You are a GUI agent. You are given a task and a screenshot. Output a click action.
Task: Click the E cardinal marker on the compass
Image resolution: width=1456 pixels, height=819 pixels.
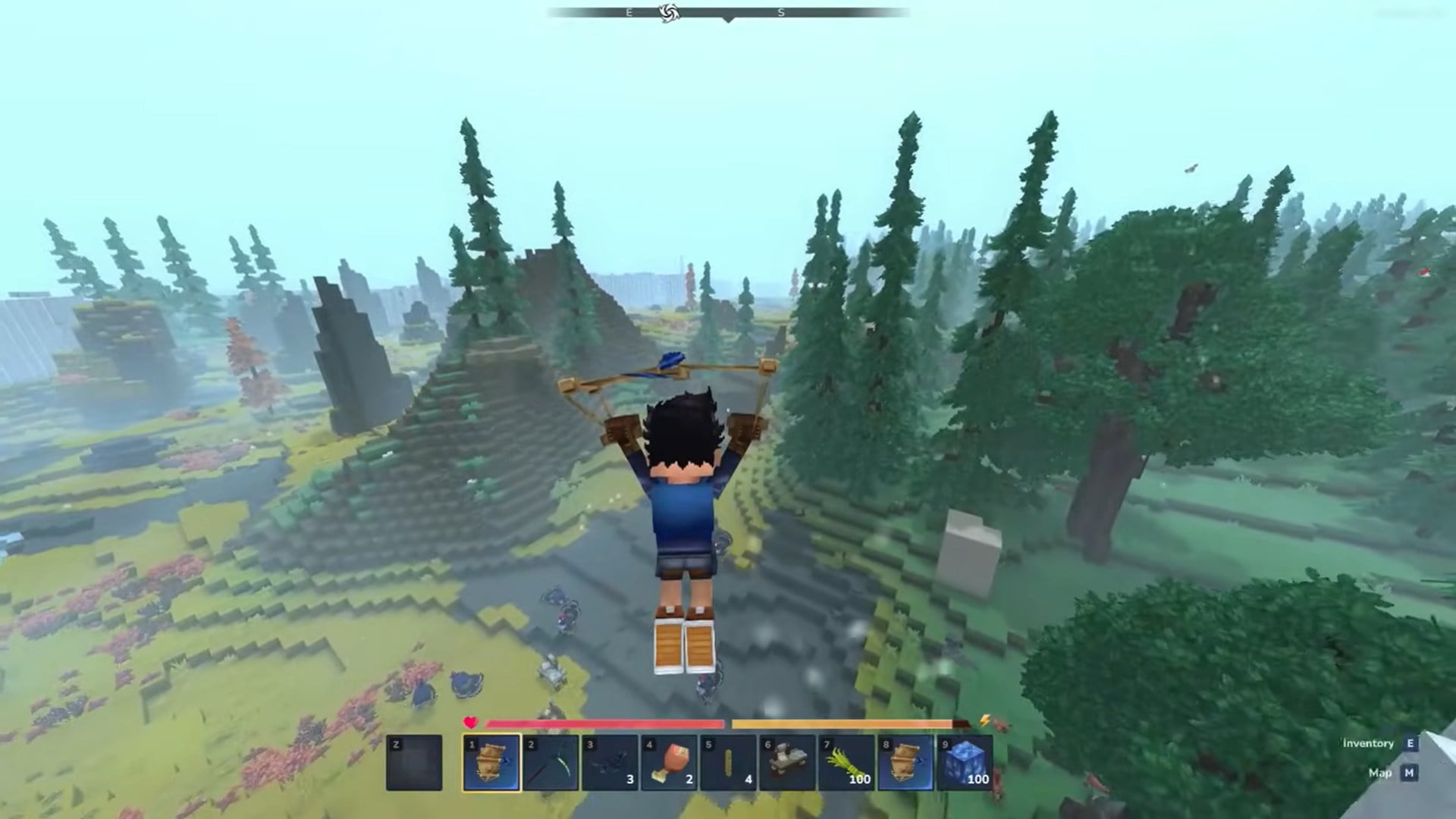pyautogui.click(x=628, y=13)
